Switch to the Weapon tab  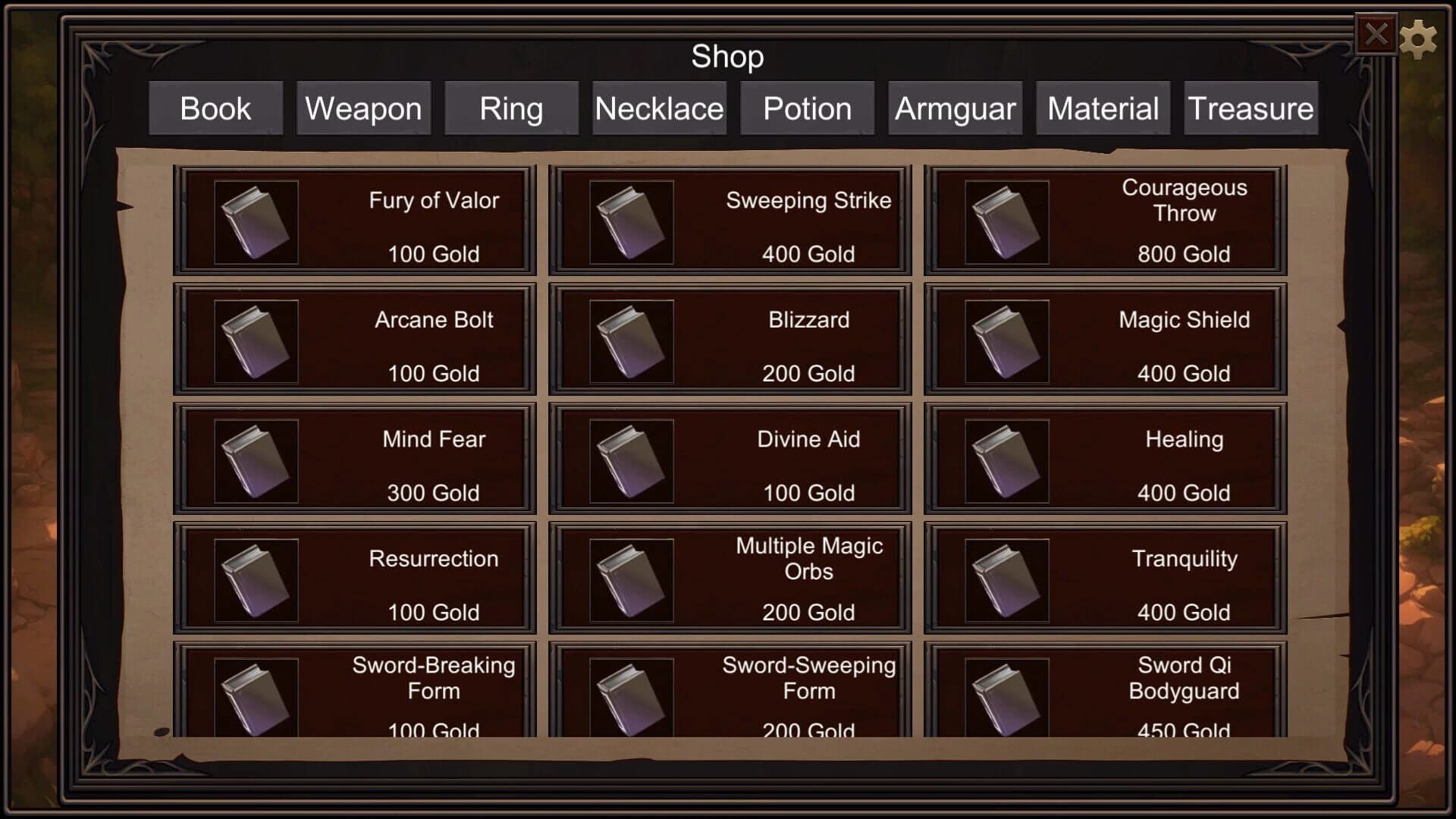tap(363, 108)
